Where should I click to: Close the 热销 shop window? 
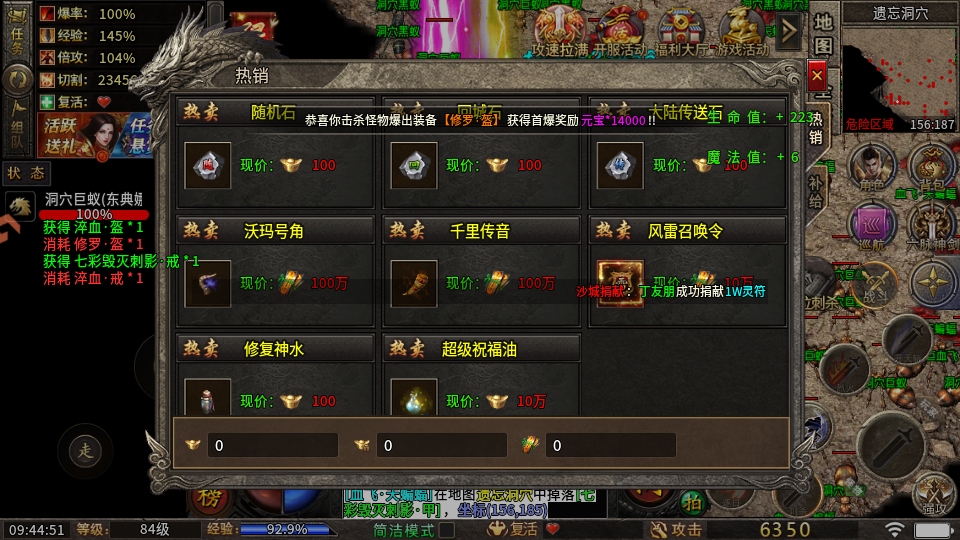click(x=817, y=76)
